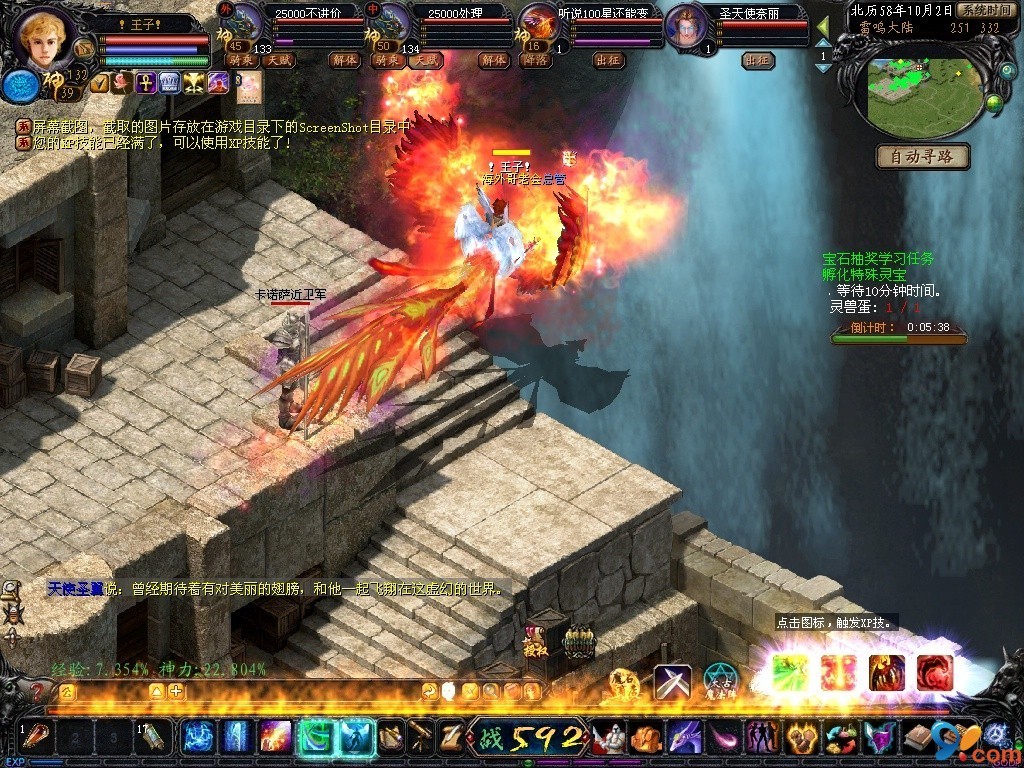Open the green globe world map button

(994, 102)
